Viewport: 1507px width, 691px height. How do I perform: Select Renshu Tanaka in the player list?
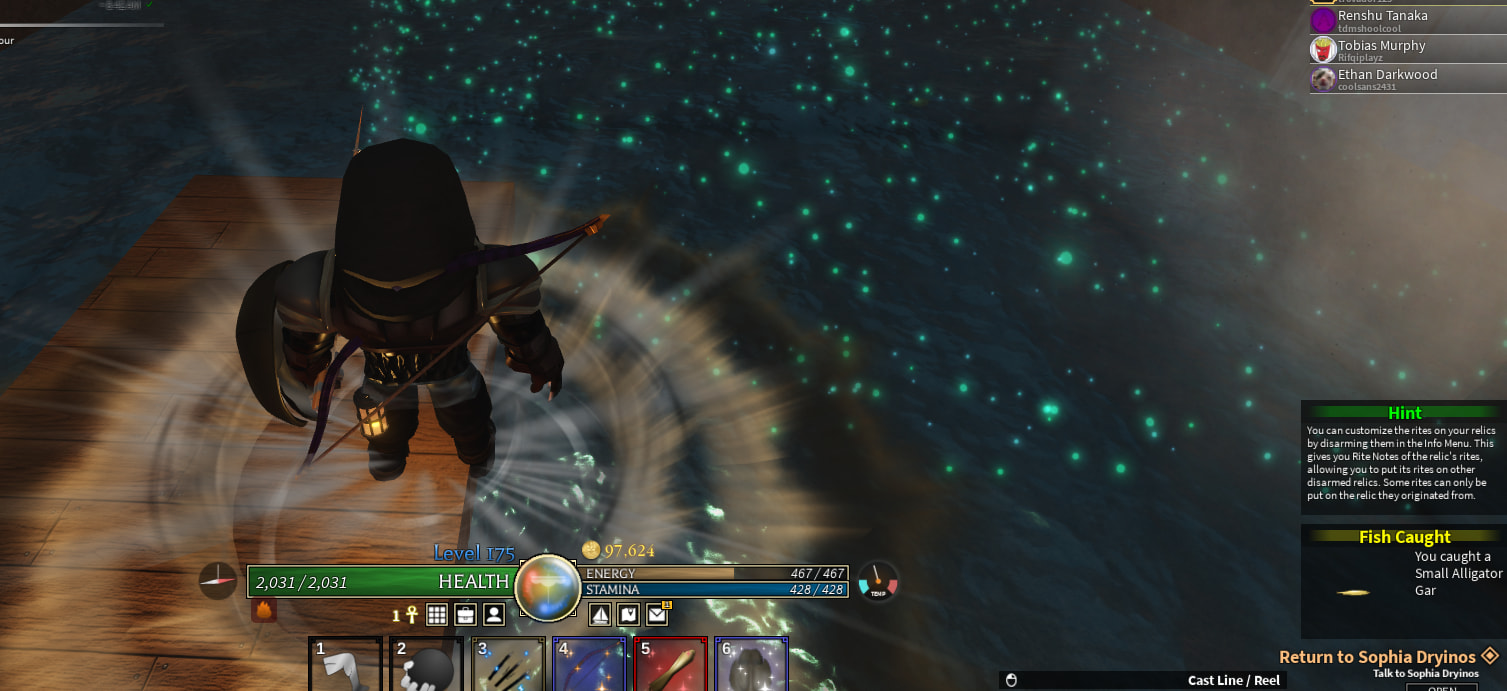point(1383,20)
